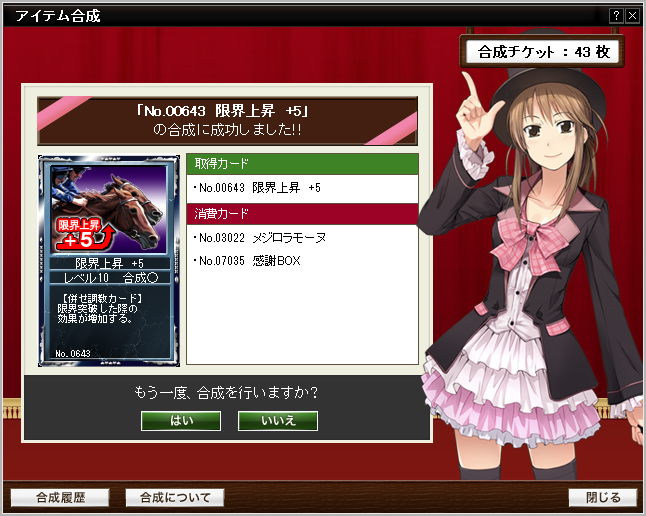This screenshot has width=646, height=516.
Task: Select the No.00643 限界上昇 +5 obtained card row
Action: click(302, 188)
